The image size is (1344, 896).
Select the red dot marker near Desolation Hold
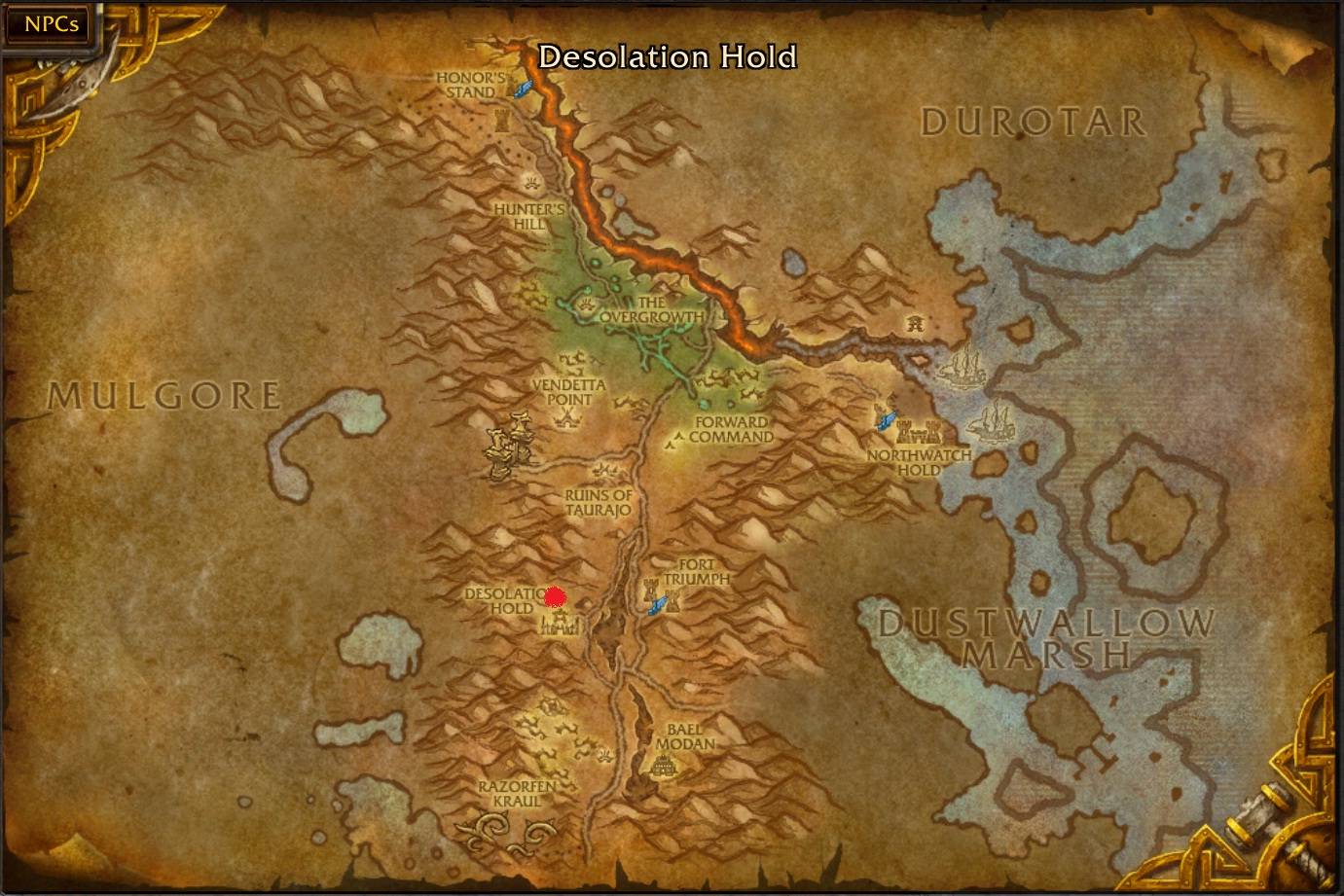(555, 595)
